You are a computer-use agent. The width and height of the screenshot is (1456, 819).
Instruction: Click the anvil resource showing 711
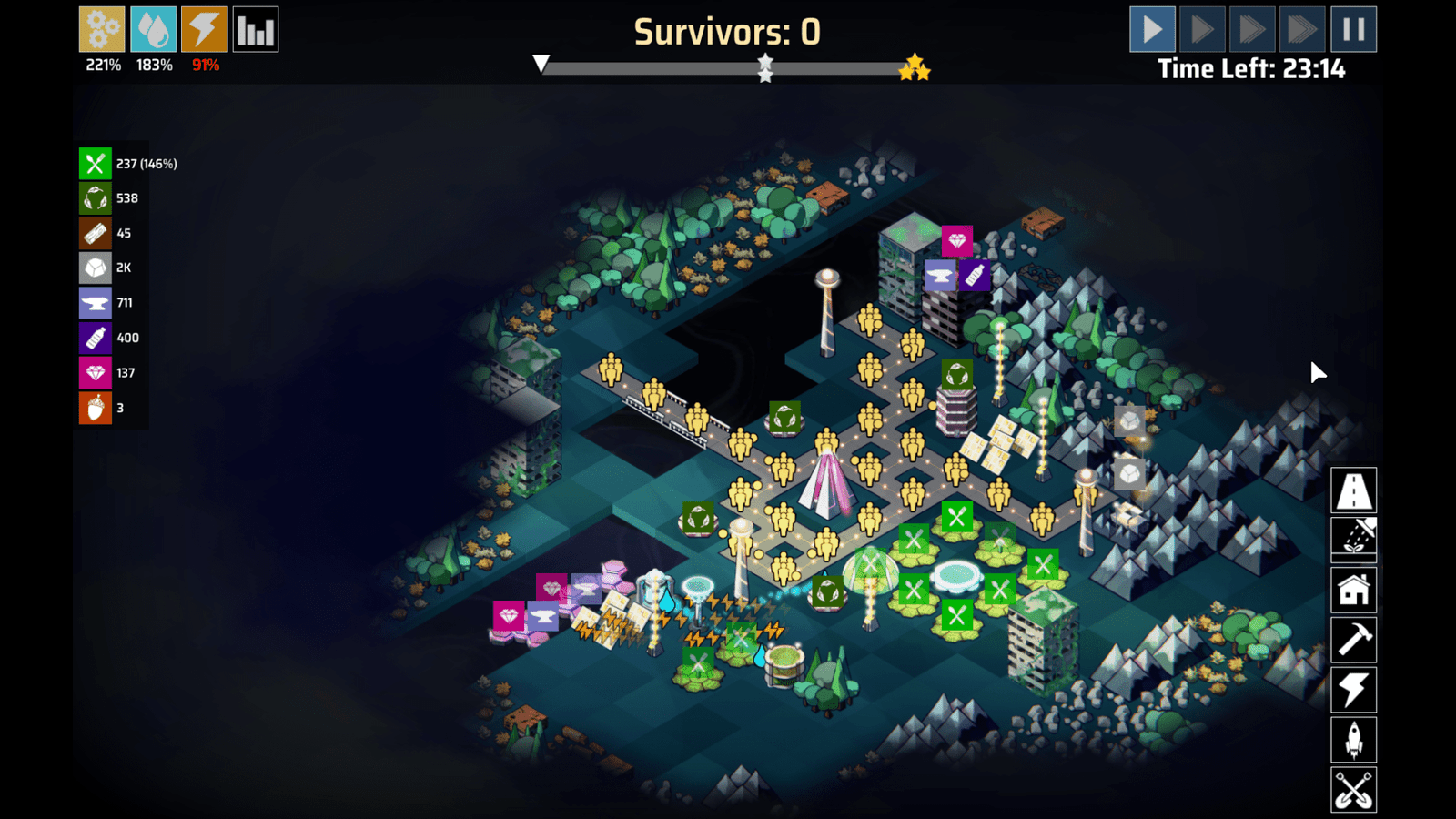95,302
